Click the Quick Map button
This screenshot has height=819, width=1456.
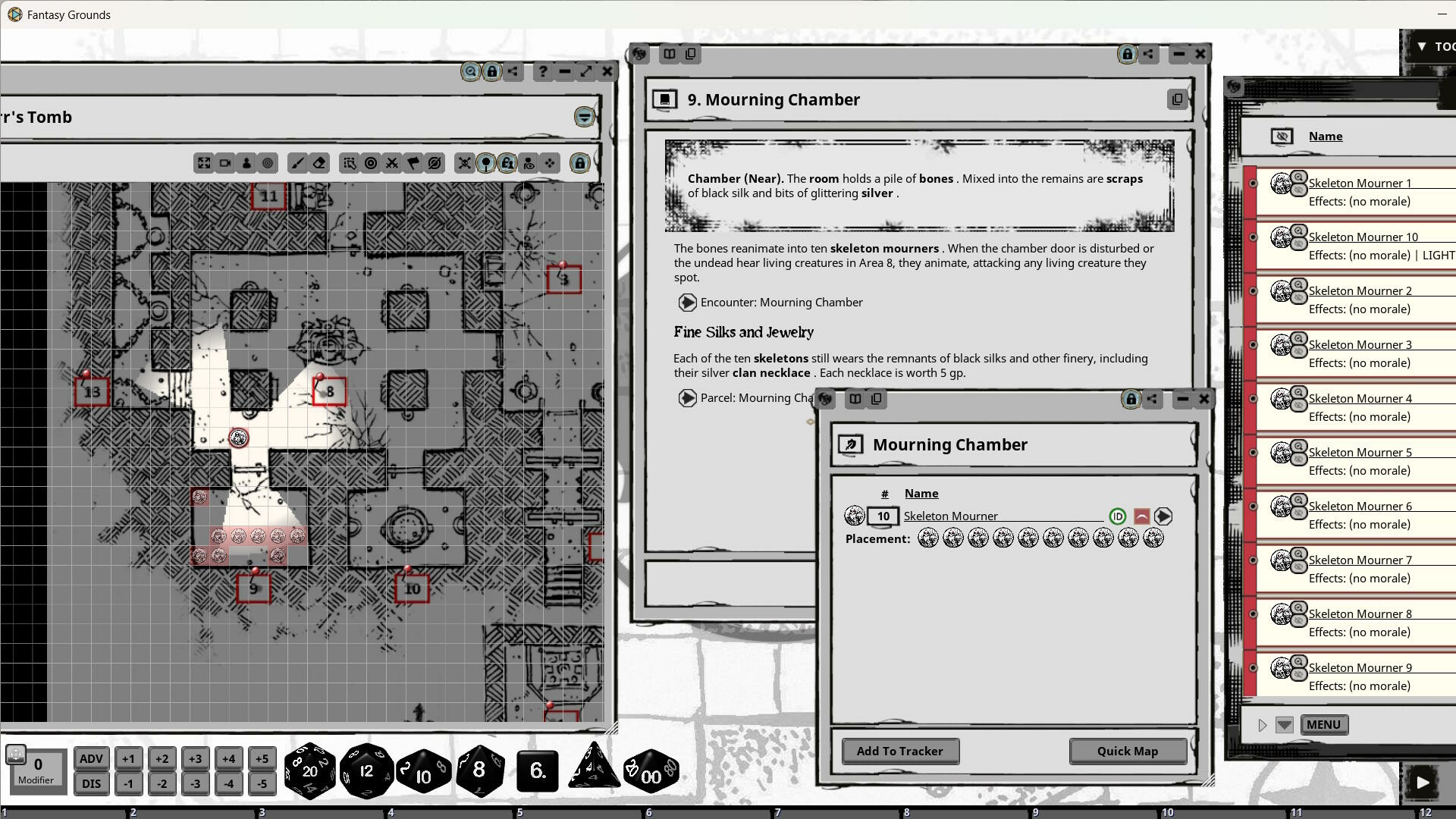[1128, 751]
